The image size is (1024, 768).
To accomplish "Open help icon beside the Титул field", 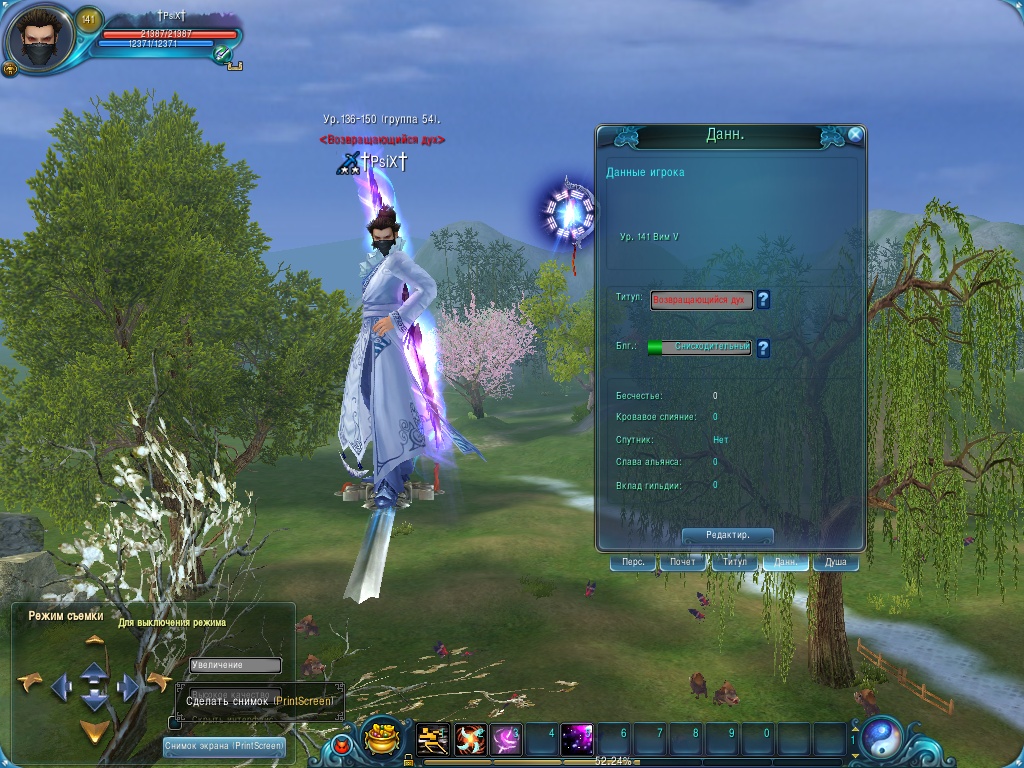I will [763, 299].
